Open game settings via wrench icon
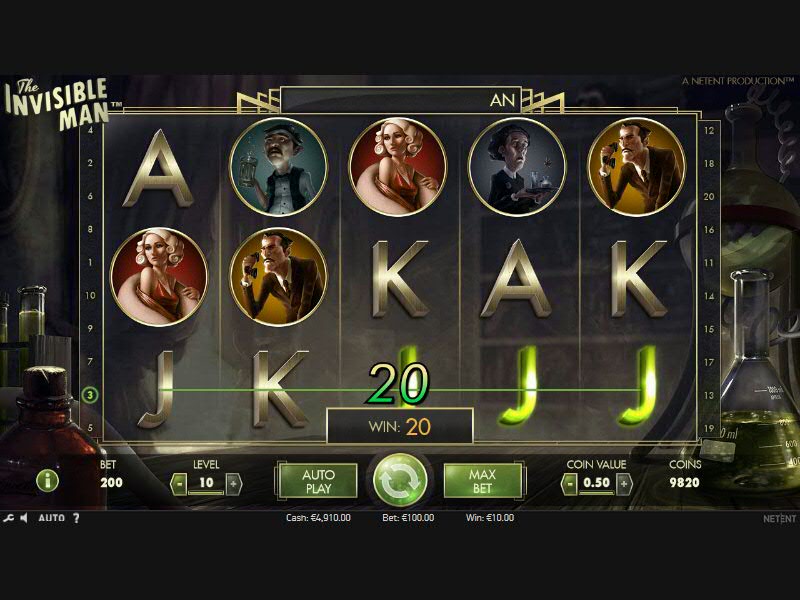This screenshot has height=600, width=800. click(x=9, y=518)
